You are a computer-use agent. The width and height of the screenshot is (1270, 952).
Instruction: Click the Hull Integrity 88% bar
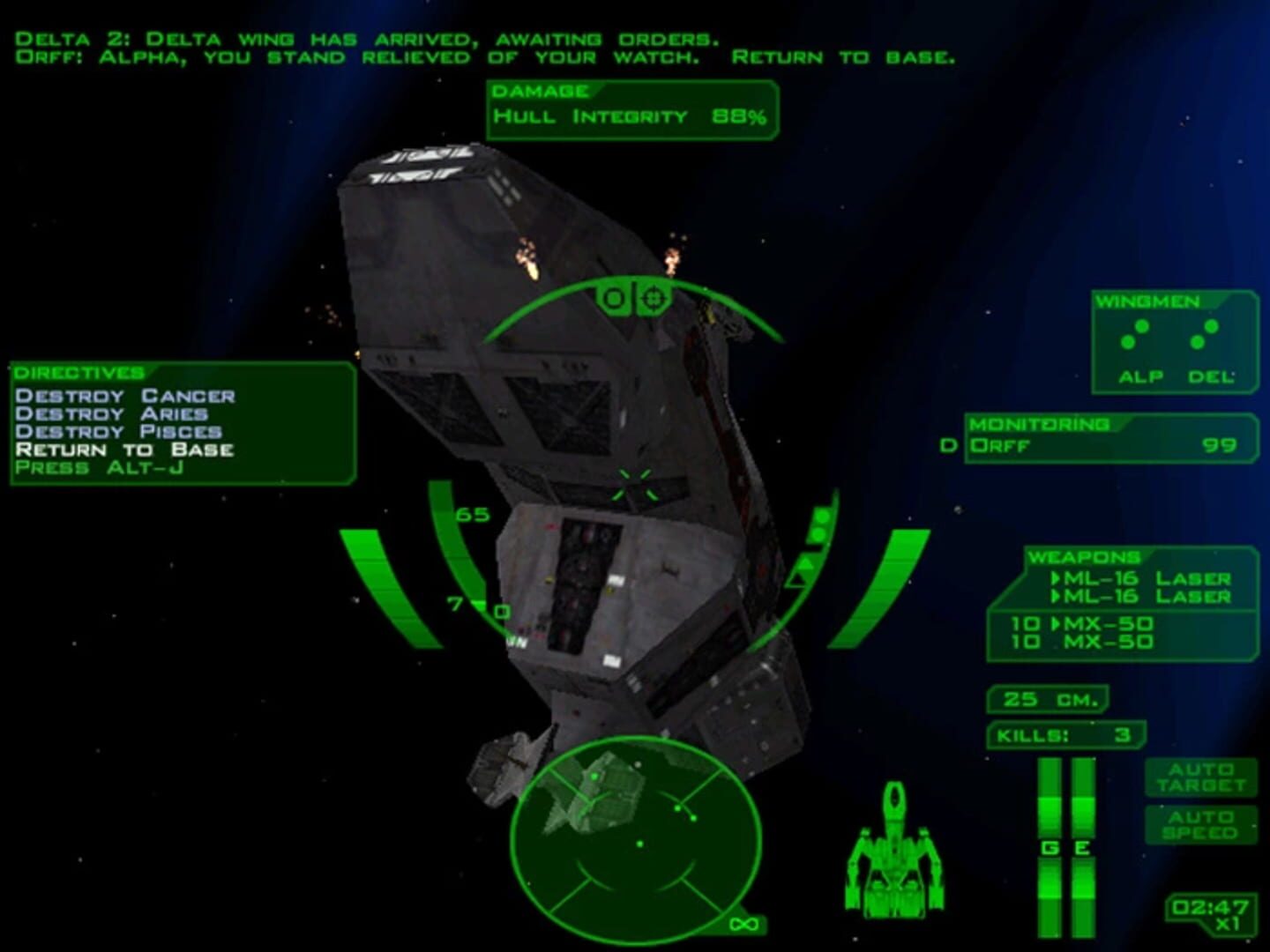(631, 115)
